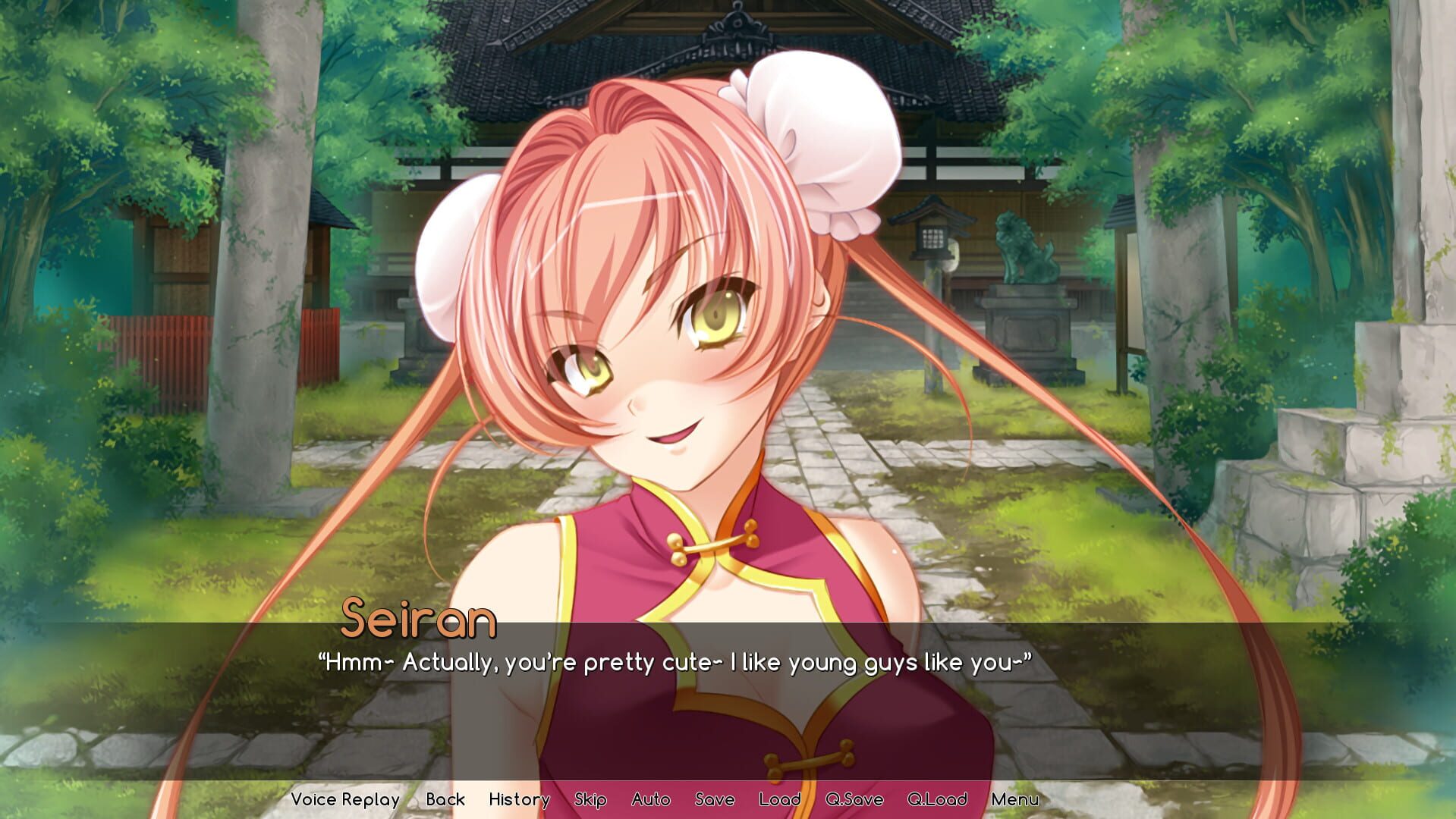Image resolution: width=1456 pixels, height=819 pixels.
Task: Open the Menu option
Action: (1017, 799)
